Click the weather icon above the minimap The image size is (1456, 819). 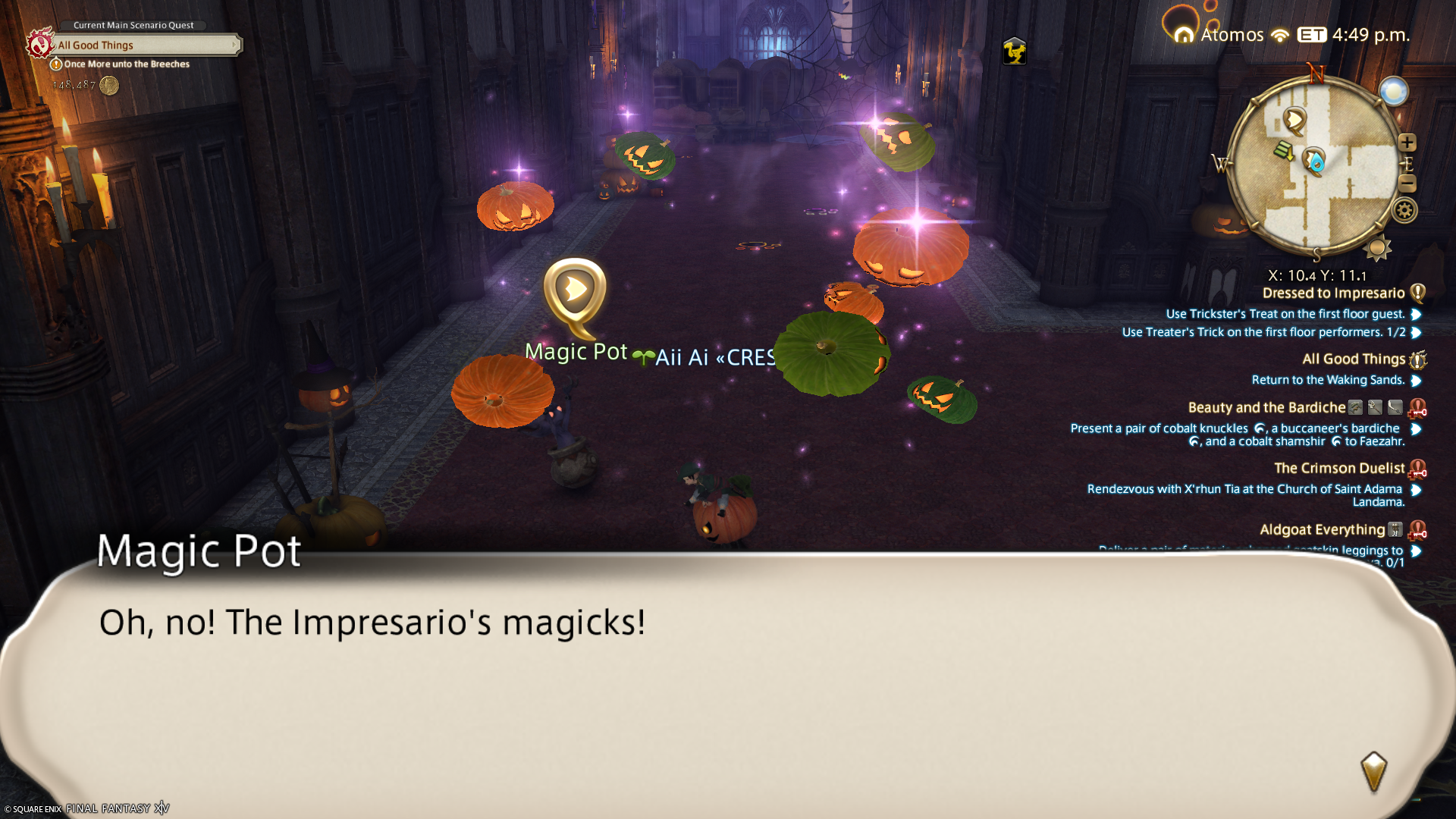(1393, 92)
